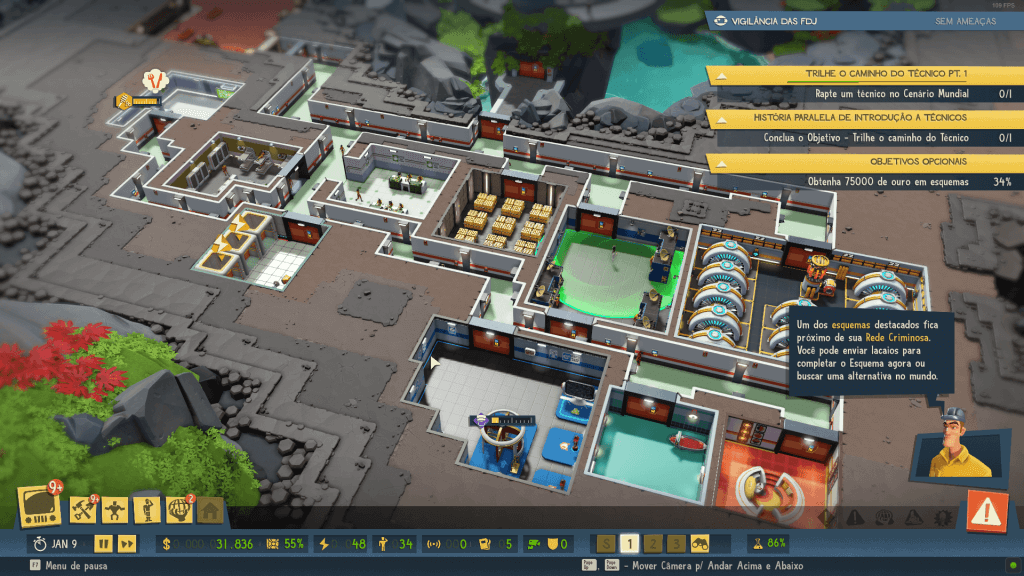Select floor 2 button
1024x576 pixels.
[x=652, y=544]
